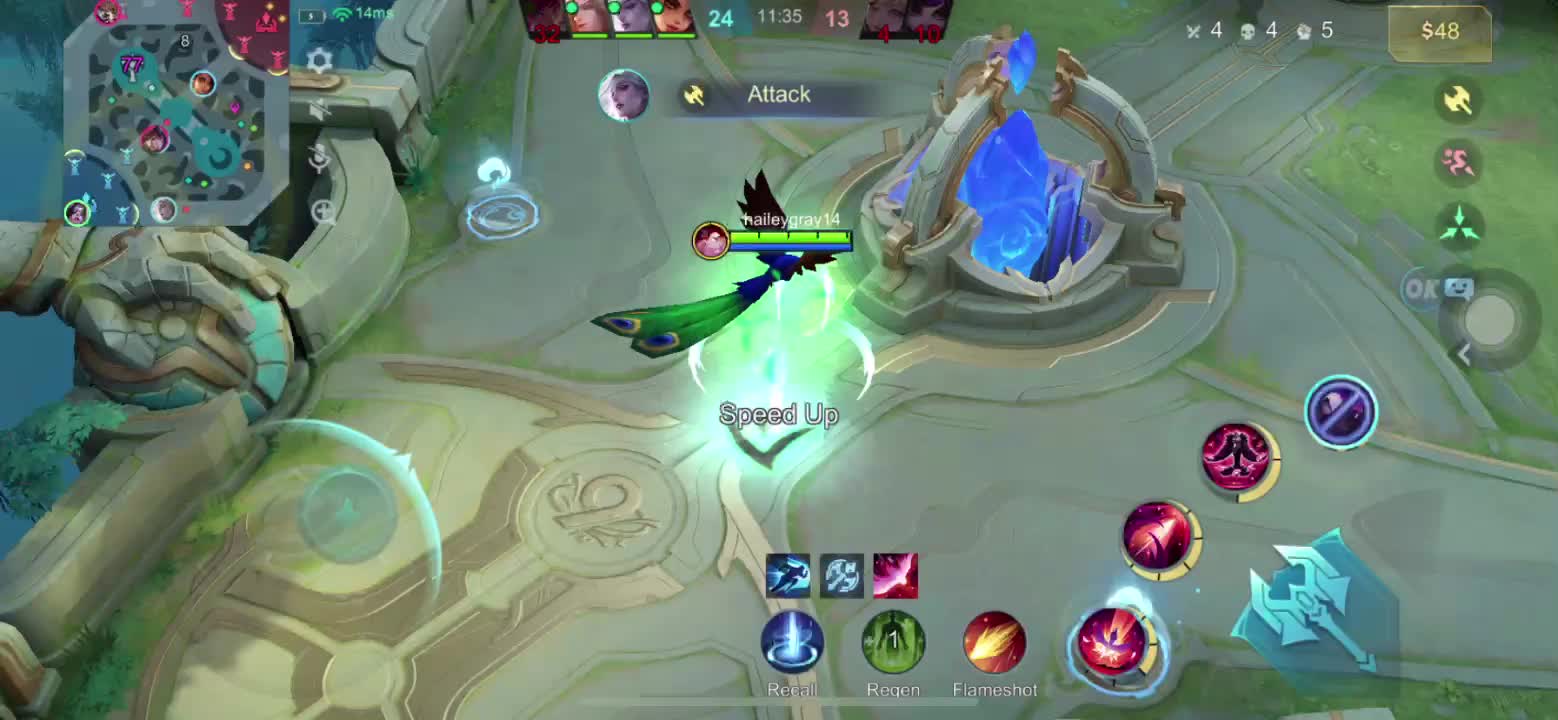1558x720 pixels.
Task: Select the sprinting-figure buff icon above Recall
Action: (x=787, y=576)
